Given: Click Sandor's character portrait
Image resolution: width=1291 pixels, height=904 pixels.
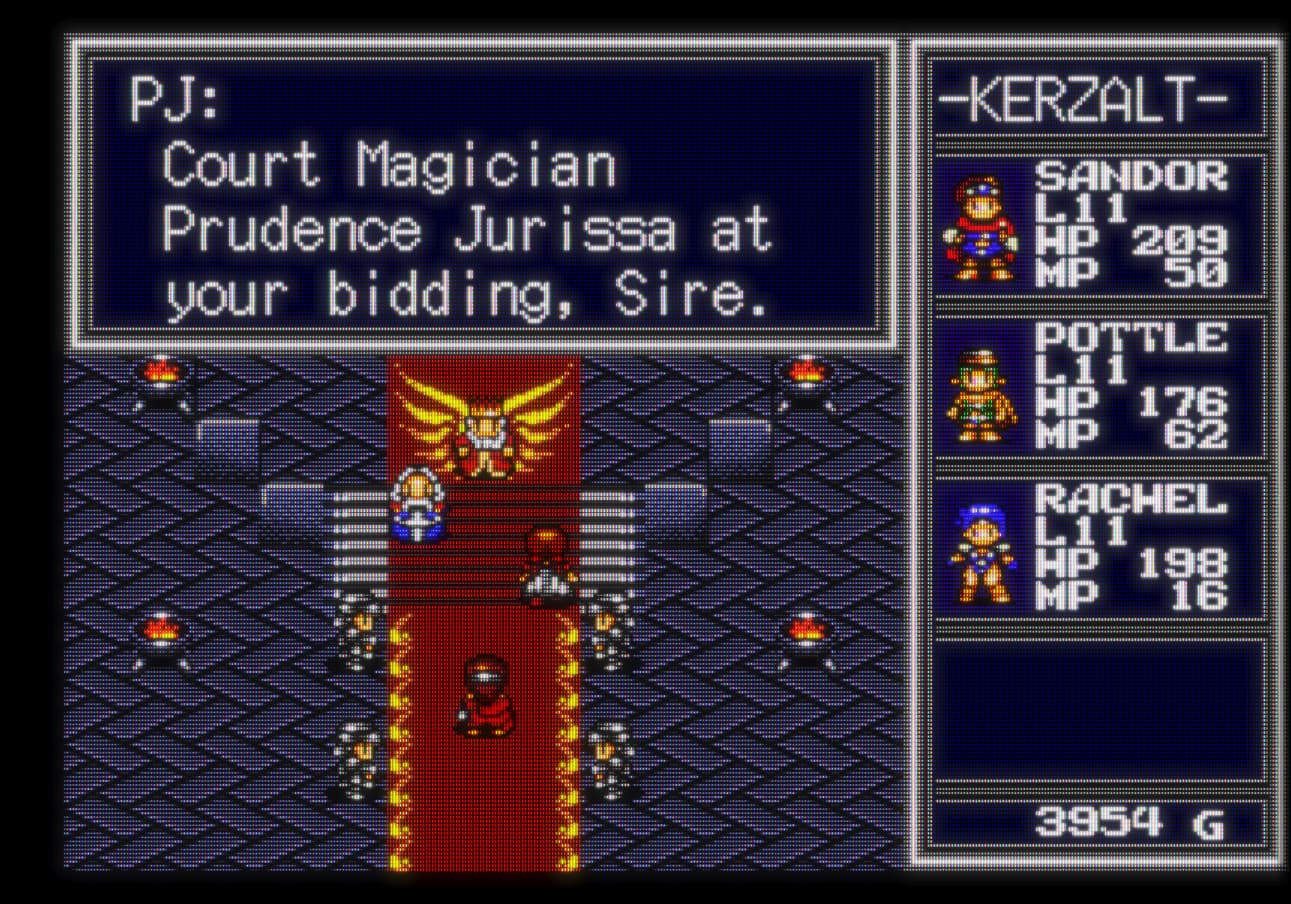Looking at the screenshot, I should click(x=980, y=228).
